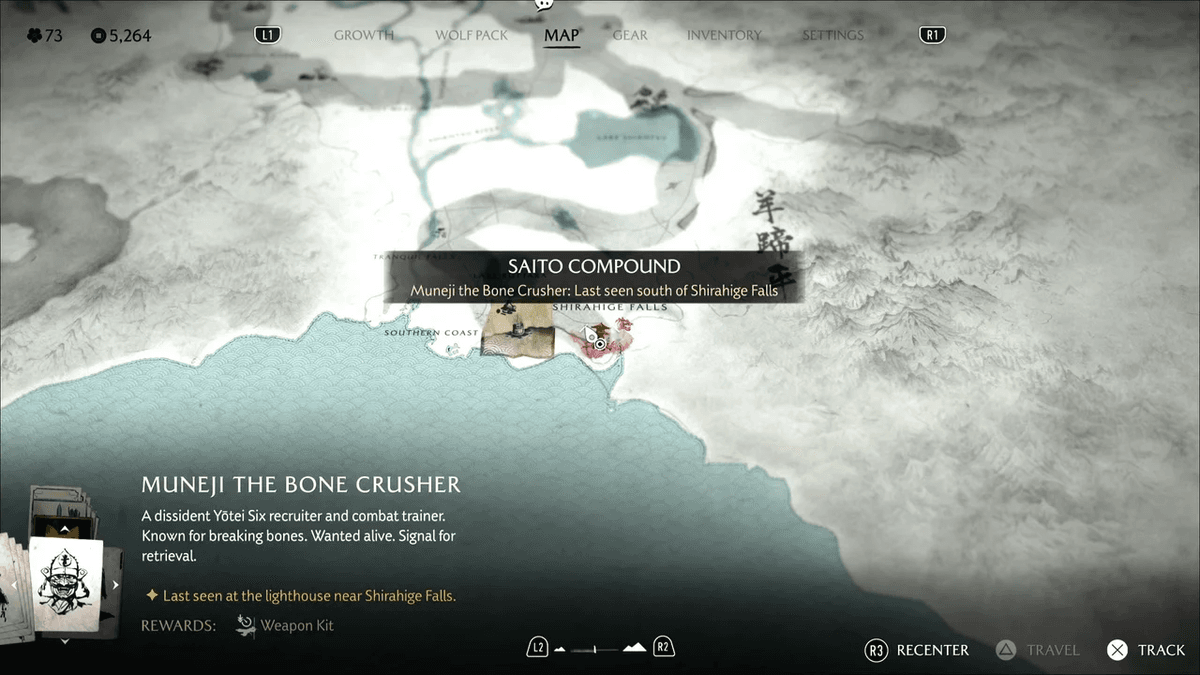This screenshot has width=1200, height=675.
Task: Select the lighthouse sketch marker on the coast
Action: (x=517, y=332)
